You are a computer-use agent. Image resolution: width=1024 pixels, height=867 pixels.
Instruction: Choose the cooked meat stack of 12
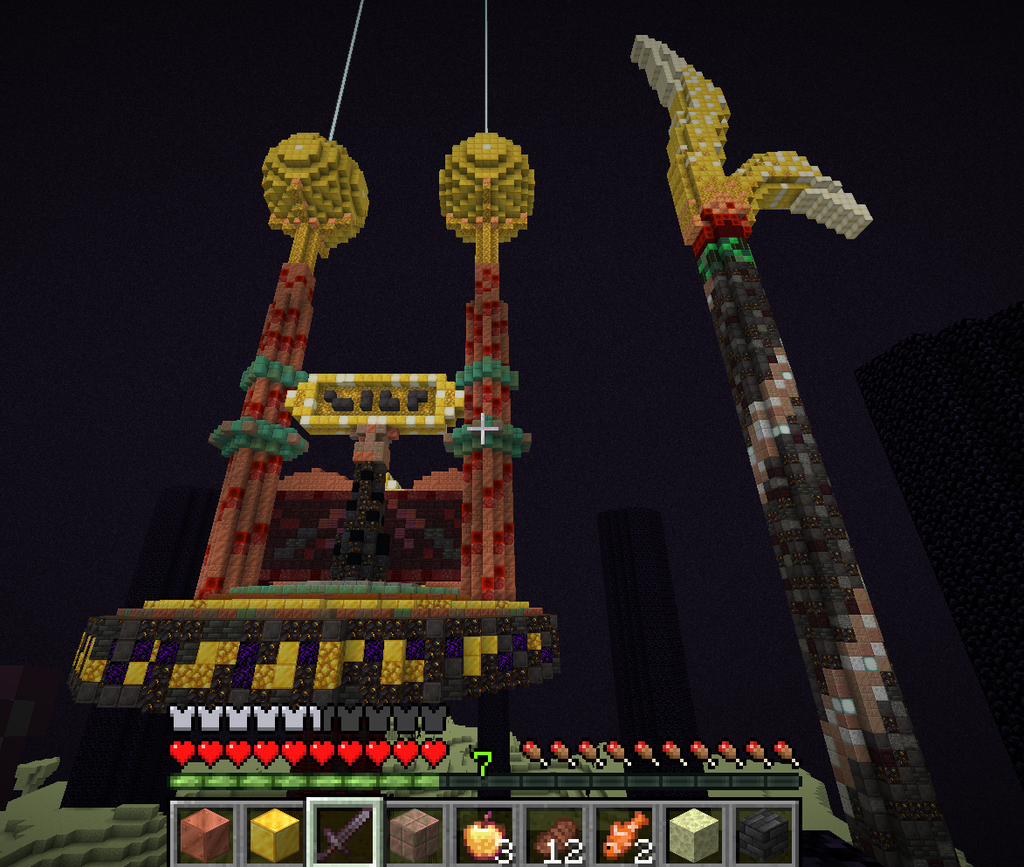(x=555, y=834)
